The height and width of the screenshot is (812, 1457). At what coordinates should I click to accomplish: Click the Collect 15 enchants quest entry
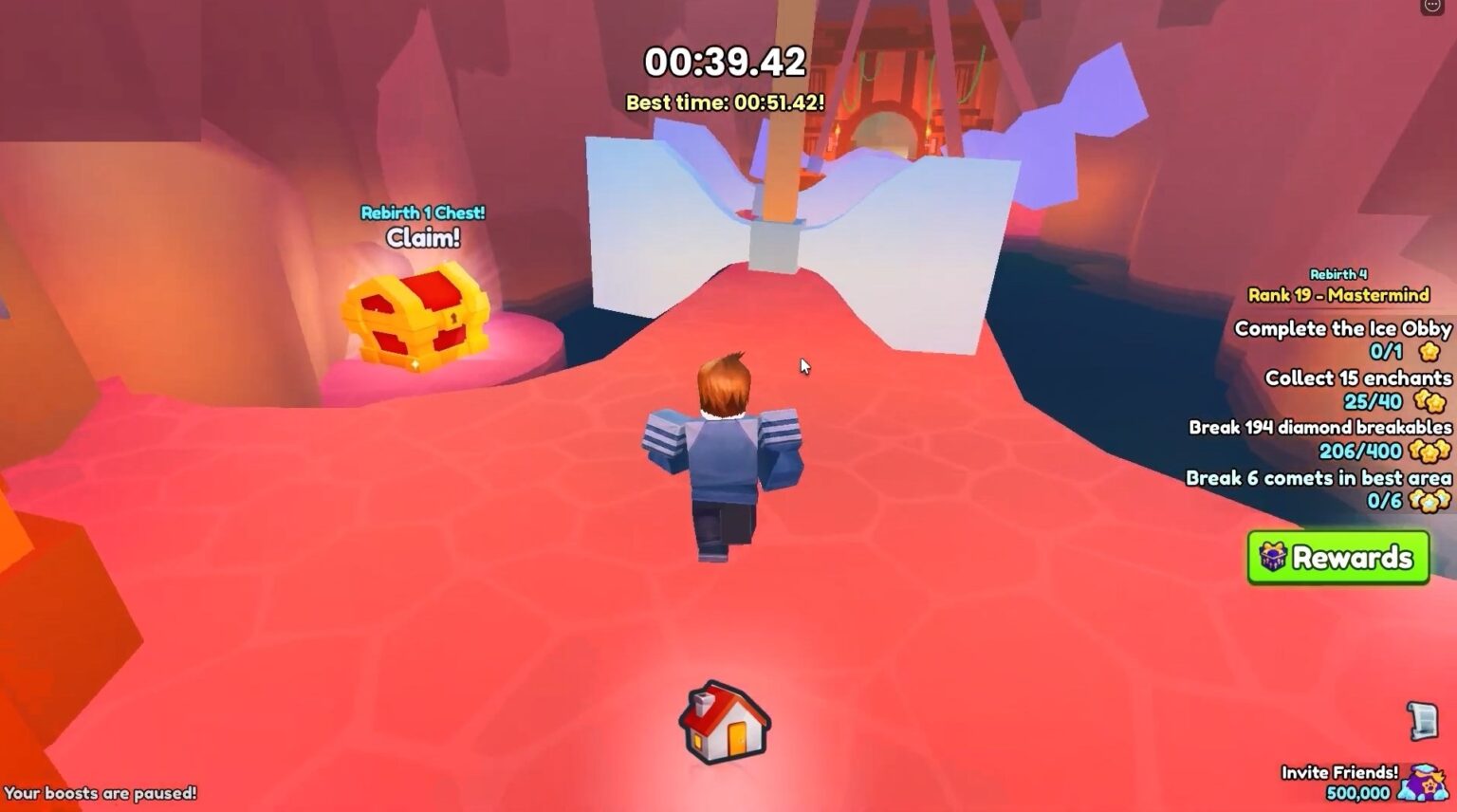coord(1358,378)
